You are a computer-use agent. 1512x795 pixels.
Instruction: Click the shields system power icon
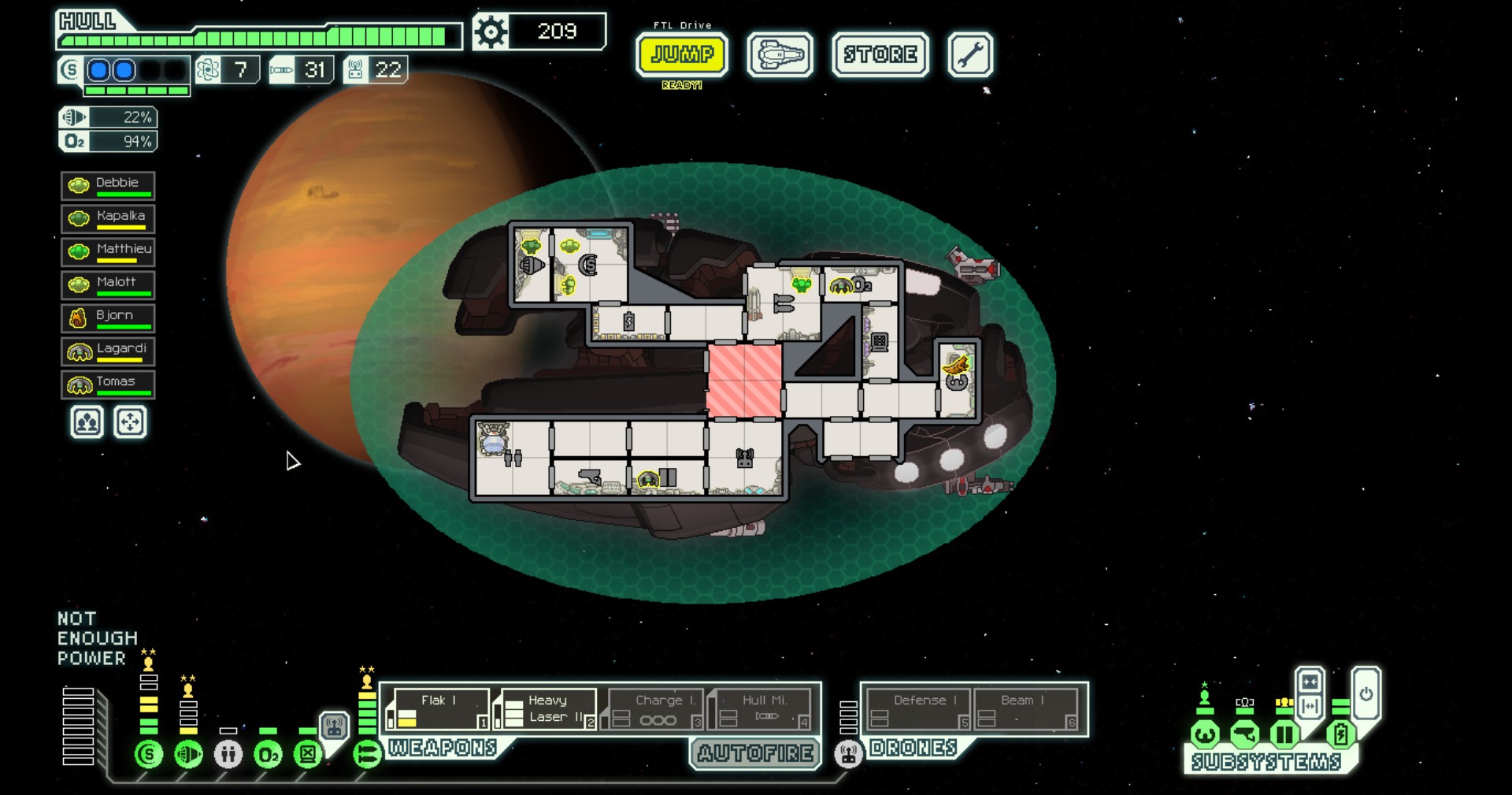coord(148,754)
